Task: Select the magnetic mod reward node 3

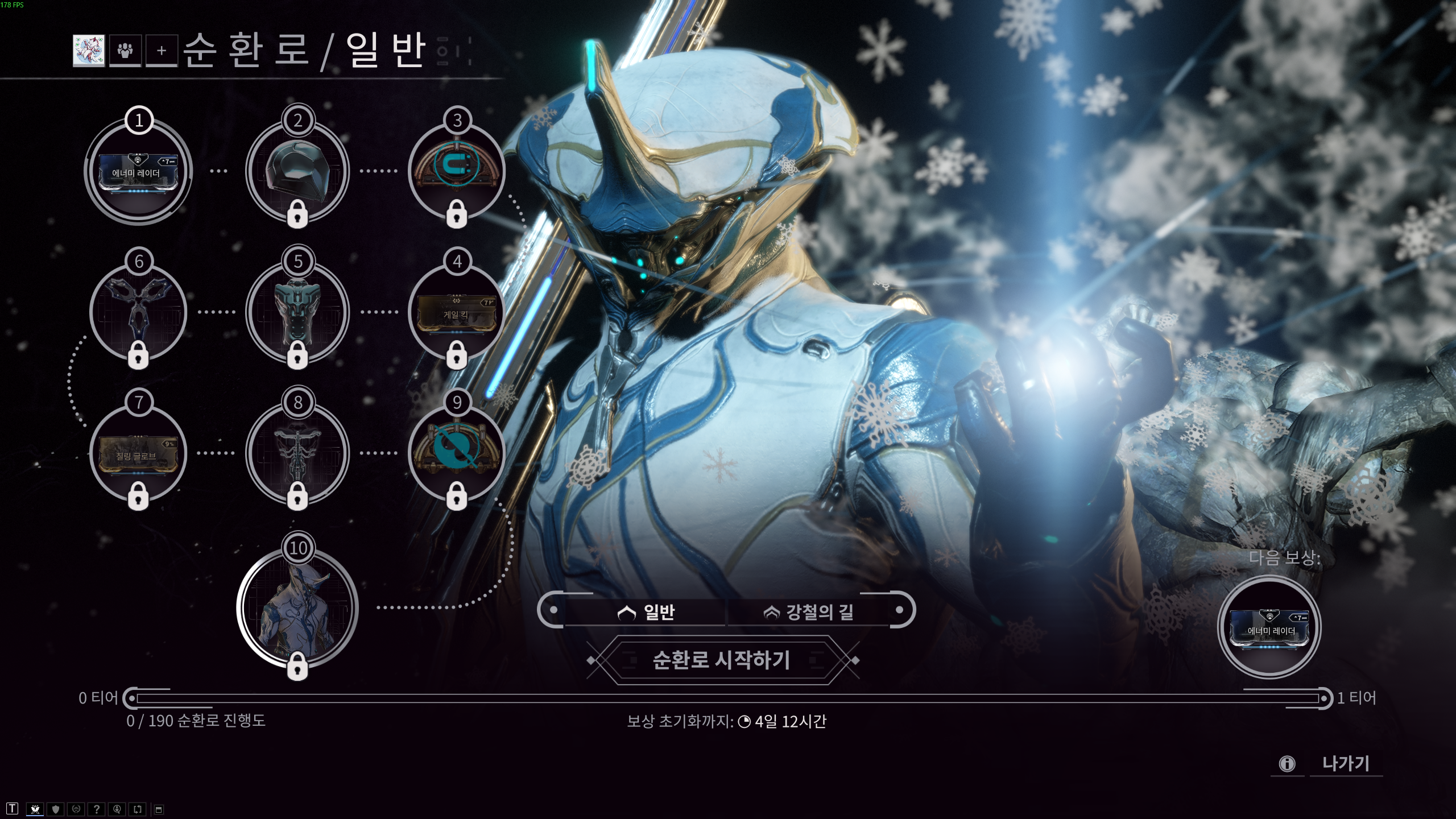Action: tap(458, 171)
